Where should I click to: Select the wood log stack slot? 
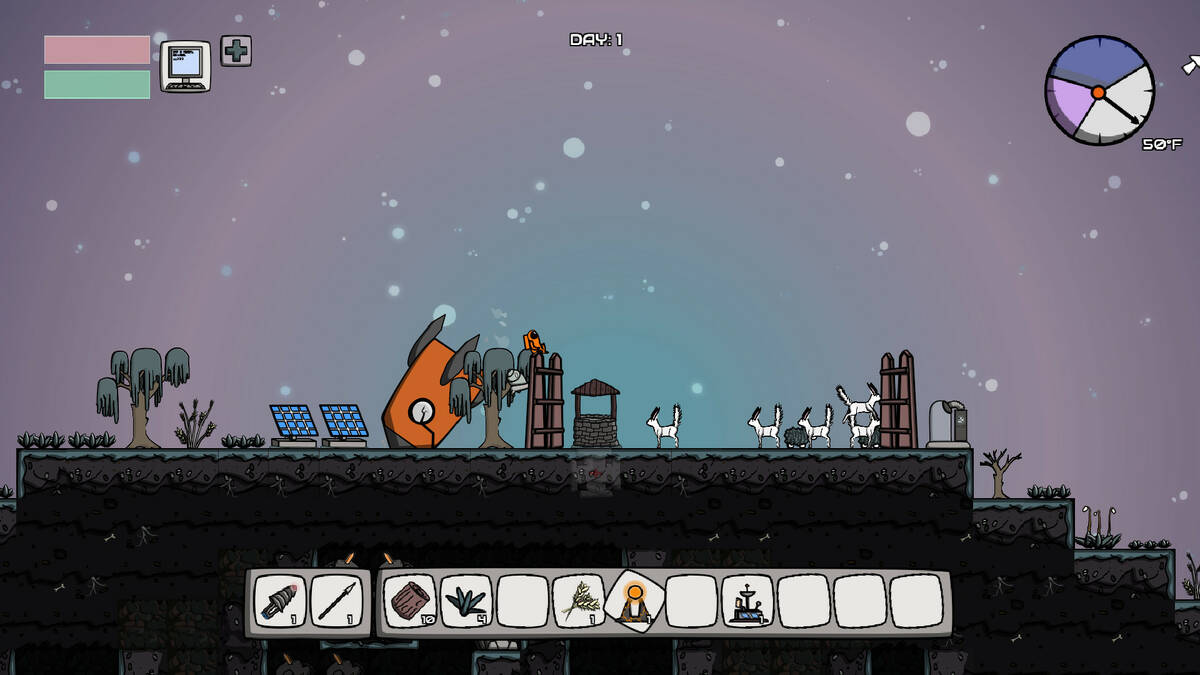point(410,601)
